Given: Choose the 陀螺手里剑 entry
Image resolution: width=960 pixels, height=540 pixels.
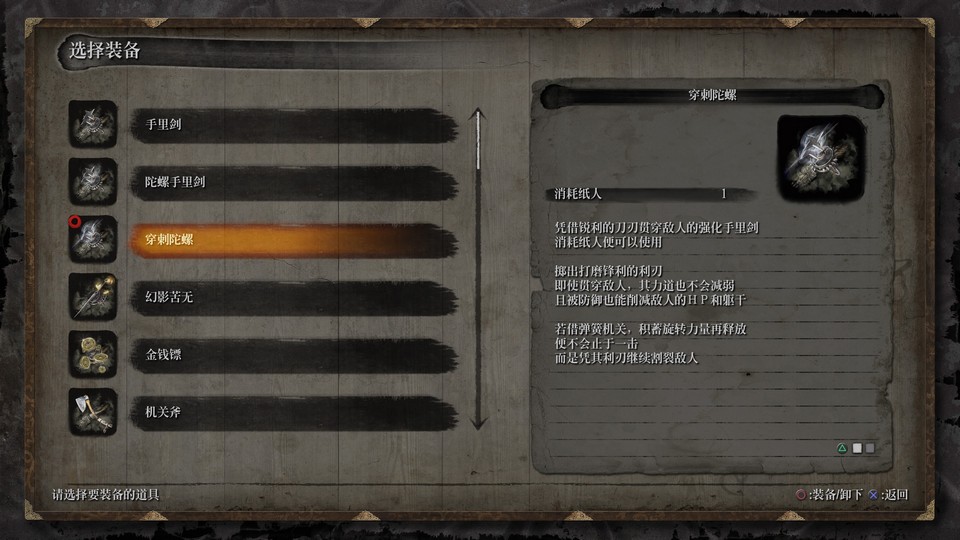Looking at the screenshot, I should 295,182.
